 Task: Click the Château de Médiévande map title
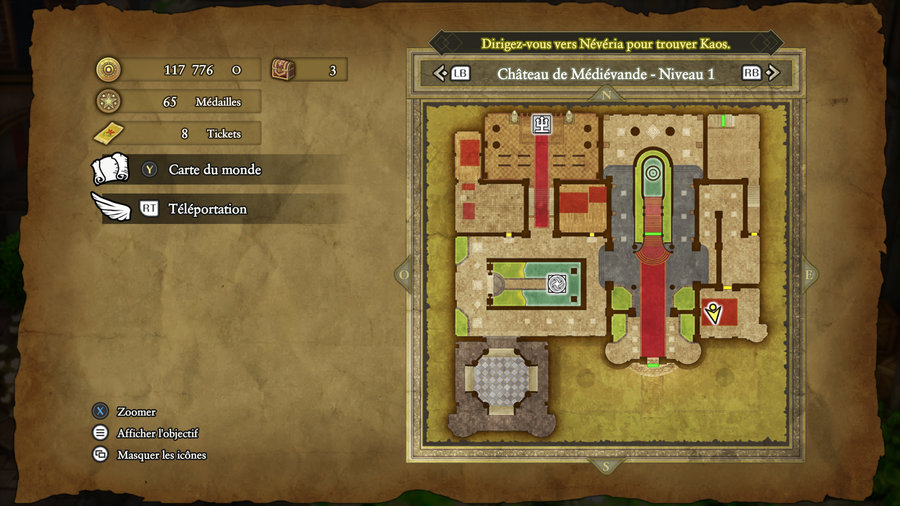[x=605, y=73]
